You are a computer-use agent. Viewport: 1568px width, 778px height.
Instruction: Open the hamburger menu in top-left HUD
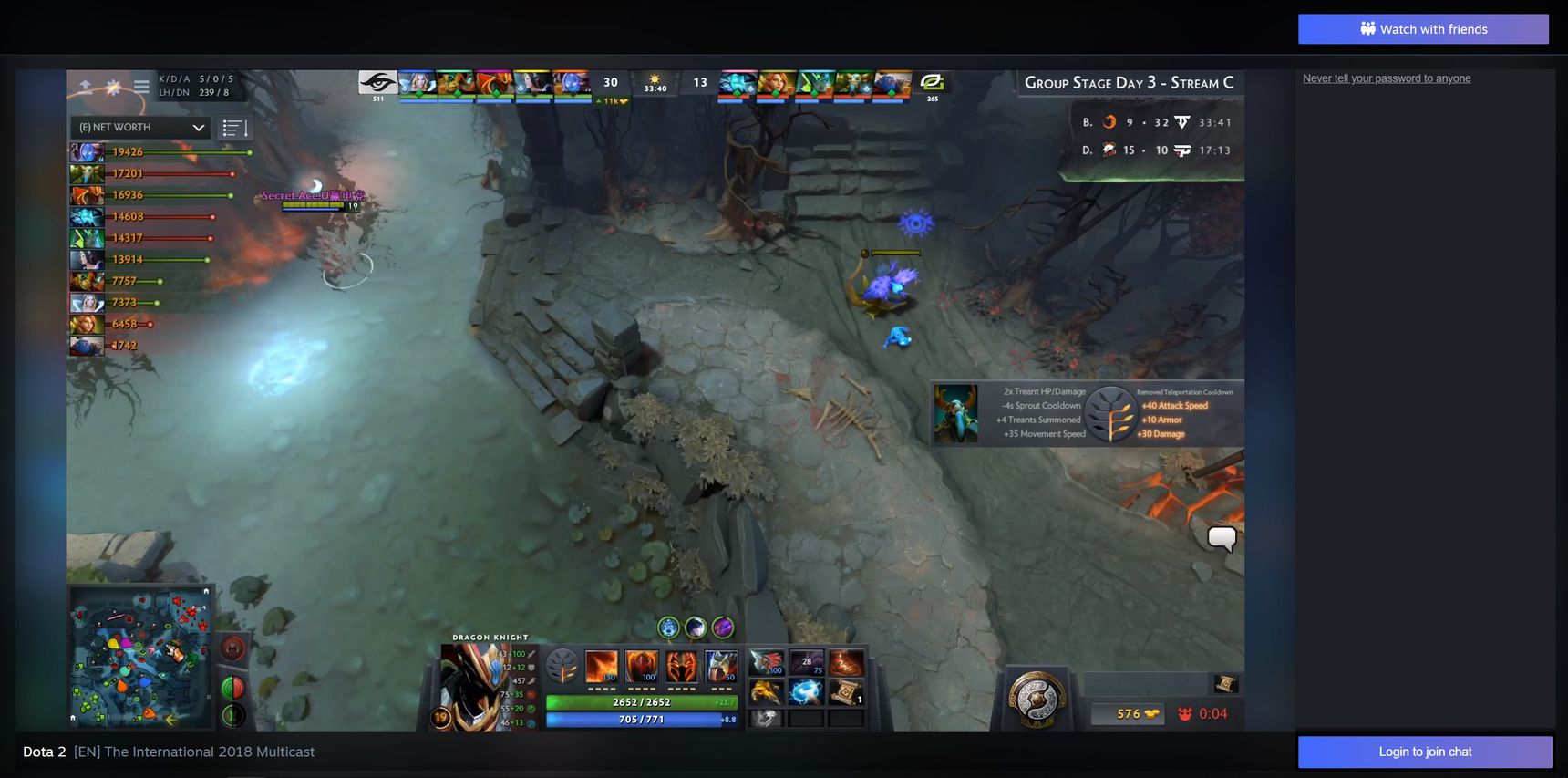tap(141, 87)
